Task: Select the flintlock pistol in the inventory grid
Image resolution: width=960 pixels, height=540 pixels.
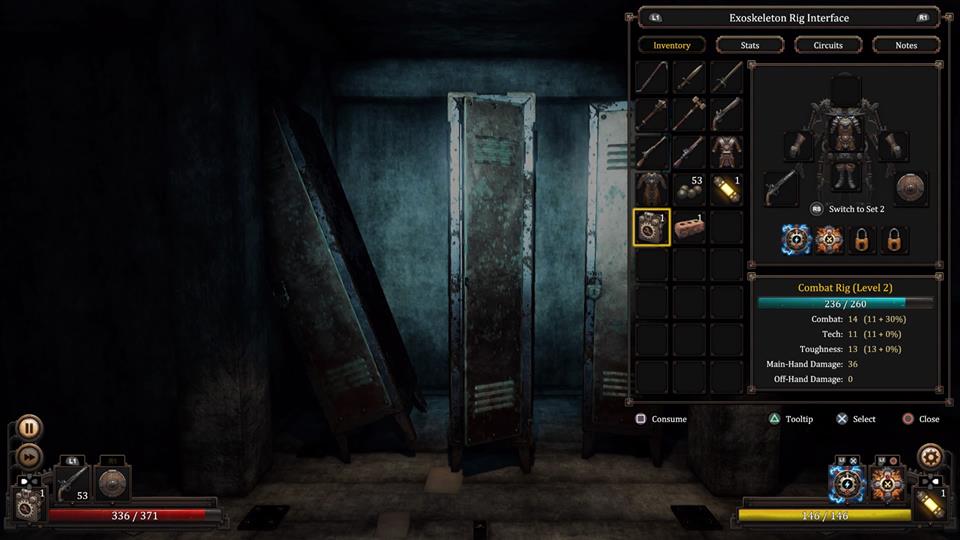Action: click(x=726, y=113)
